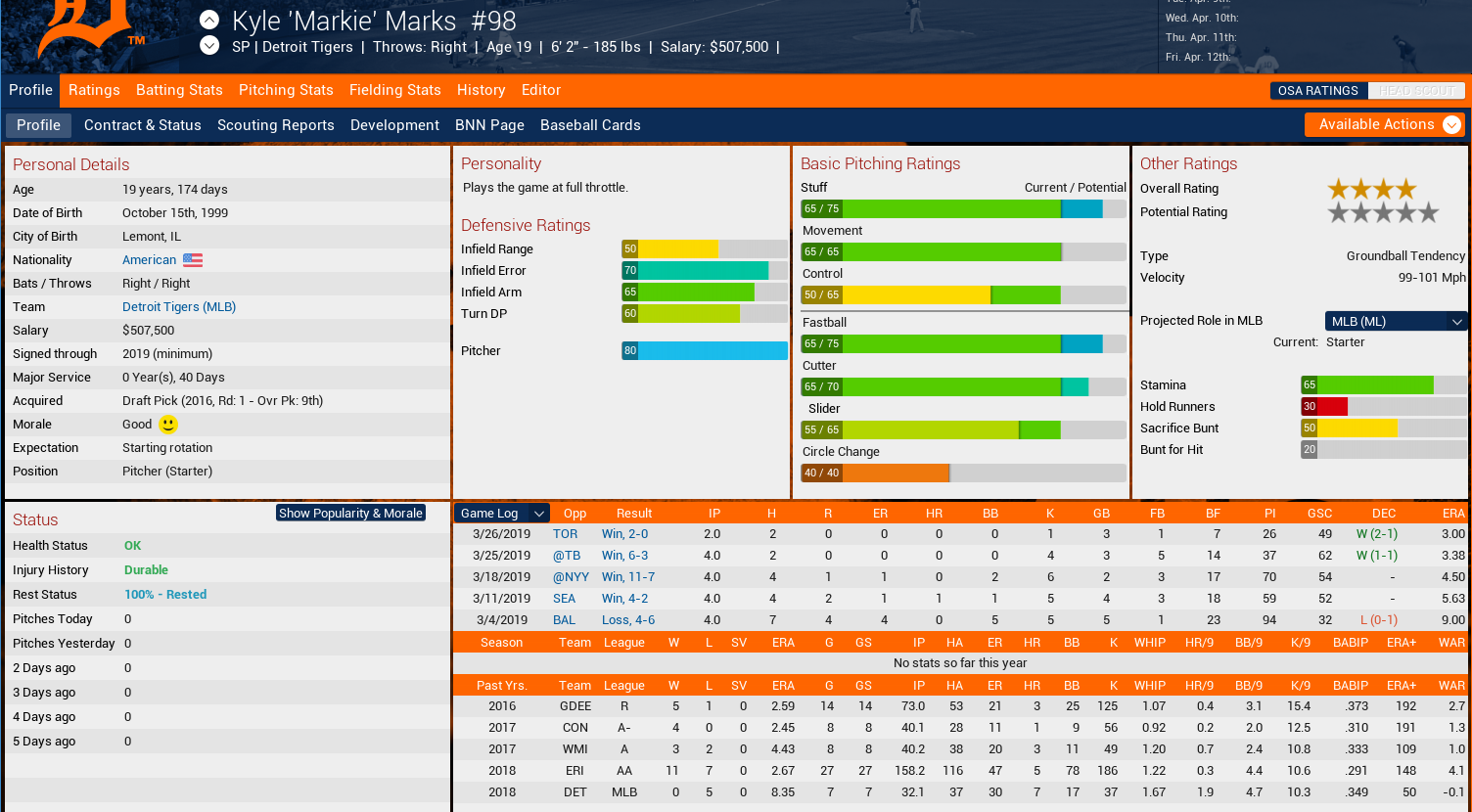Open the Detroit Tigers (MLB) team link
This screenshot has width=1472, height=812.
click(x=179, y=307)
